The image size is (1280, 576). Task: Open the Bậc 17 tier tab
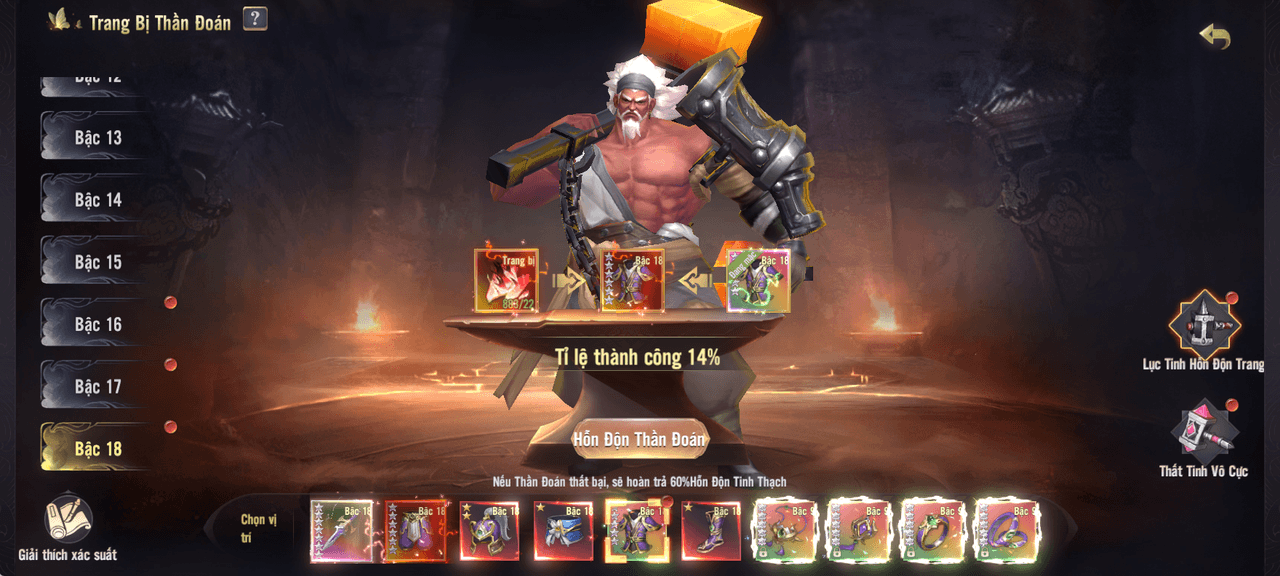97,386
